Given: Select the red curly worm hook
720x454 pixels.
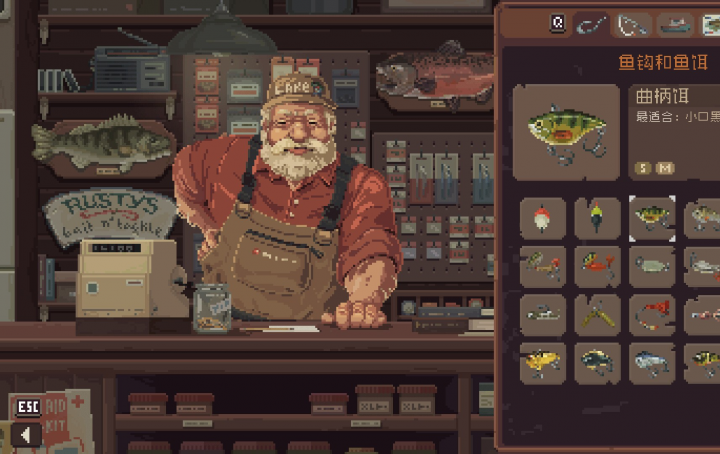Looking at the screenshot, I should (x=652, y=314).
